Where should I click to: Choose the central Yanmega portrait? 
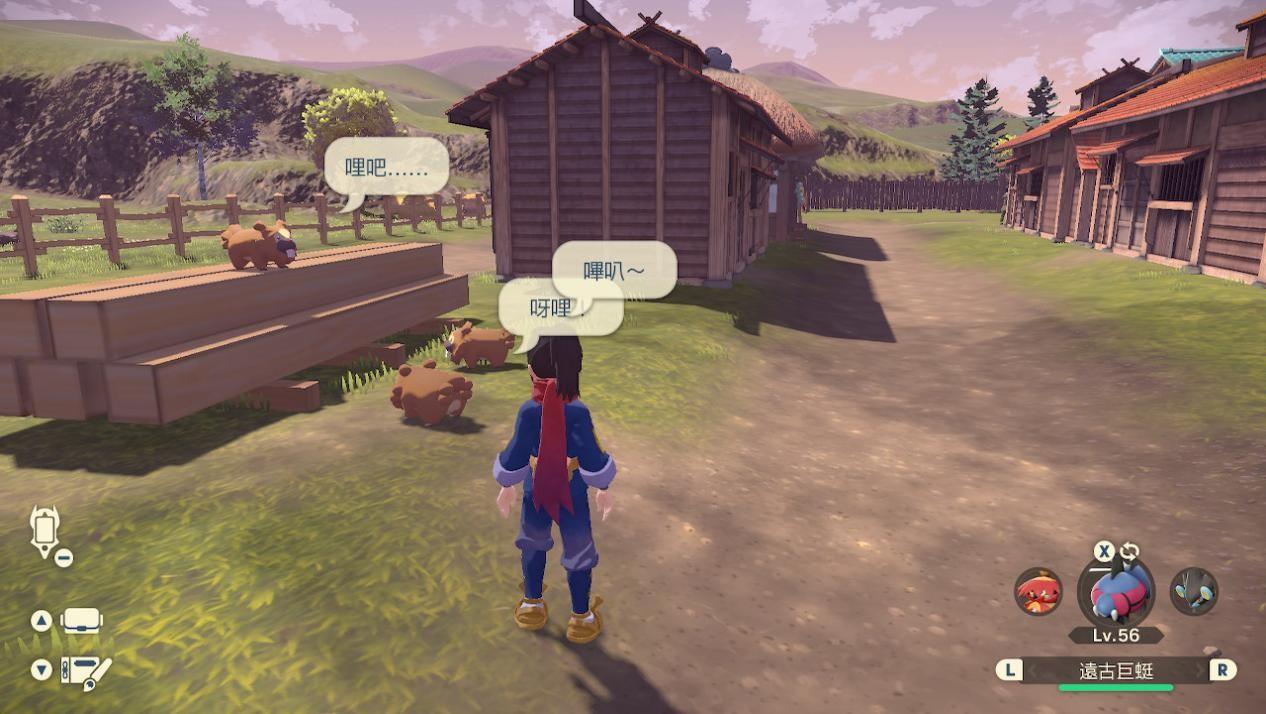pyautogui.click(x=1115, y=593)
